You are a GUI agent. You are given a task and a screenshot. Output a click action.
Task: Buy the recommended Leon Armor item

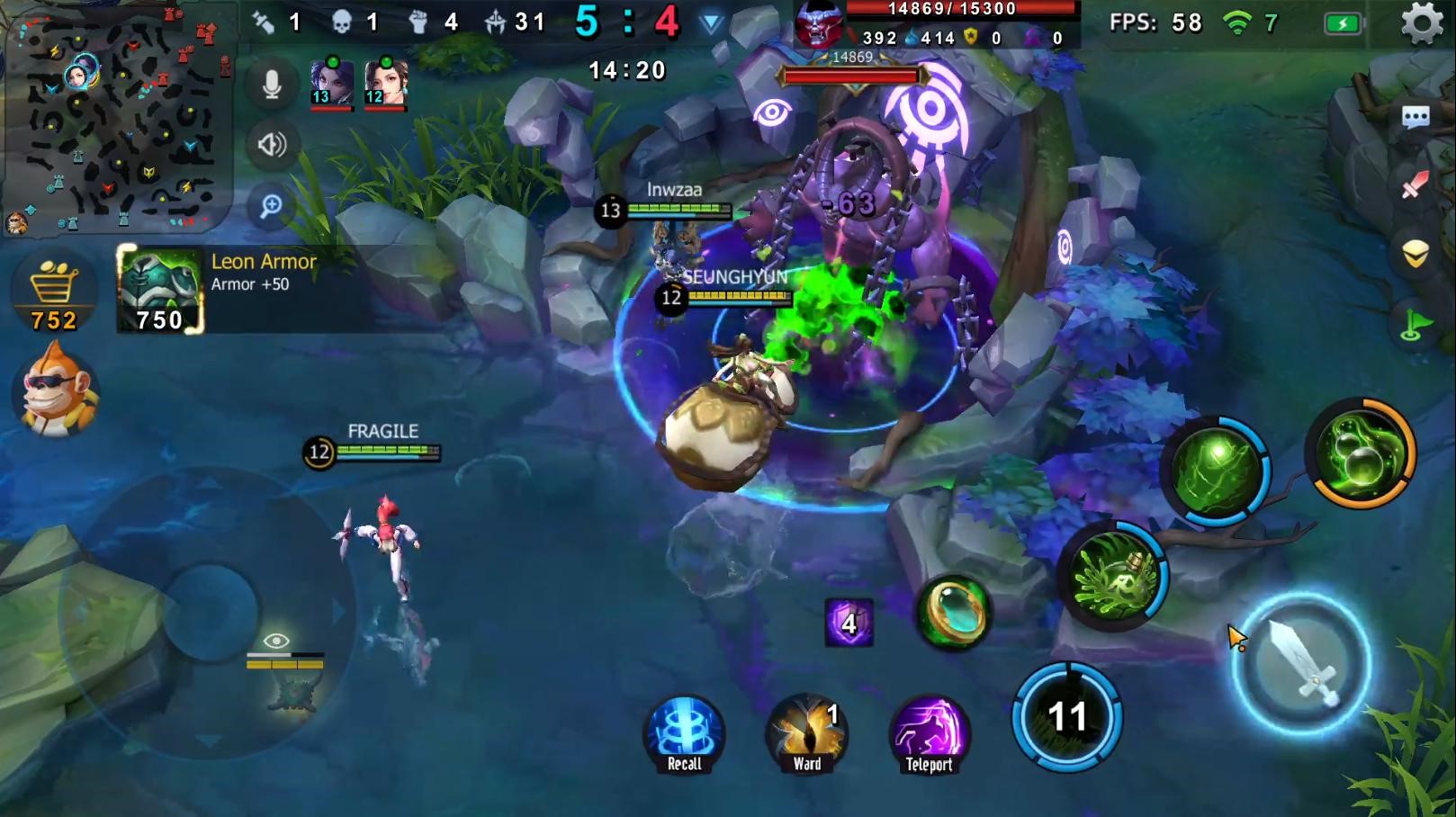tap(160, 289)
